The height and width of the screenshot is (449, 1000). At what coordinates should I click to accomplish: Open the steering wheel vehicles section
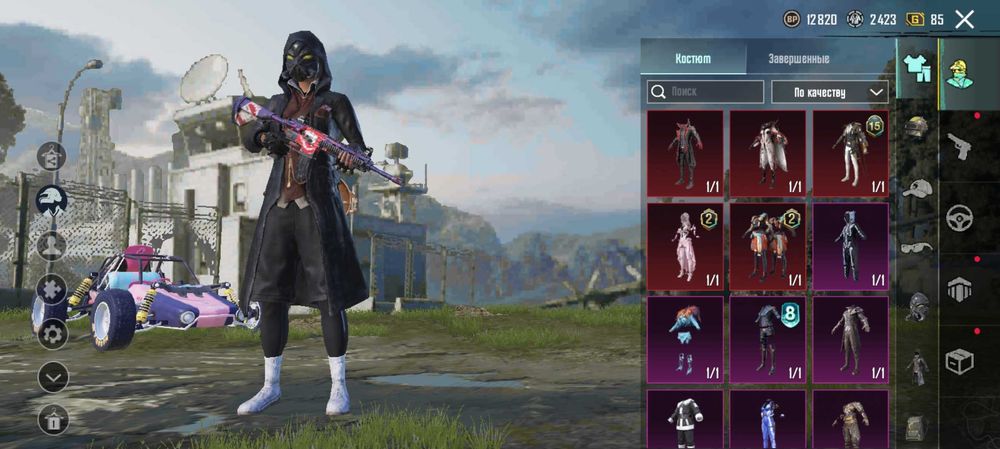(960, 217)
